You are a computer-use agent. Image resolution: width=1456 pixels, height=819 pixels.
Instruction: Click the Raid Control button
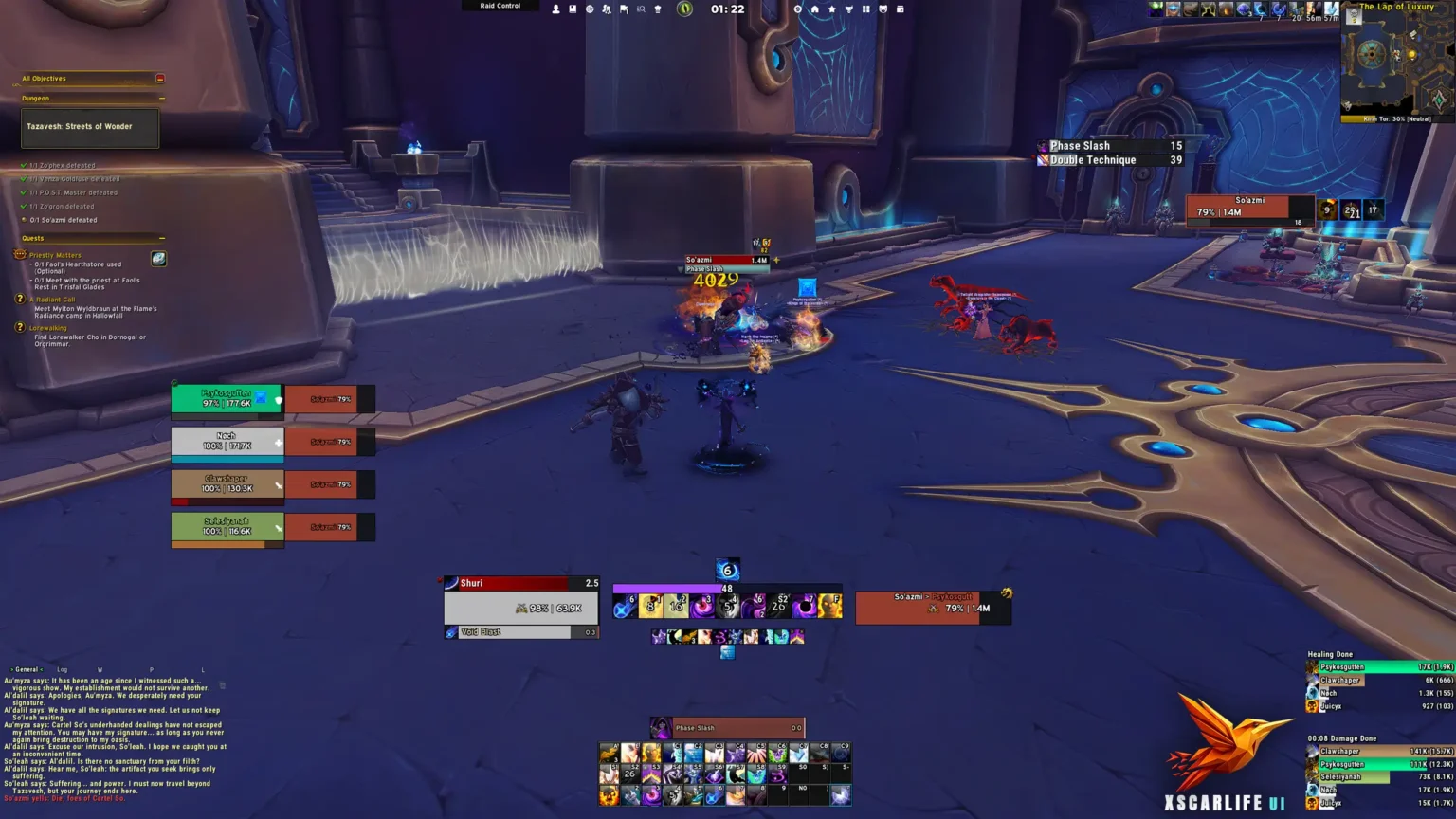500,6
